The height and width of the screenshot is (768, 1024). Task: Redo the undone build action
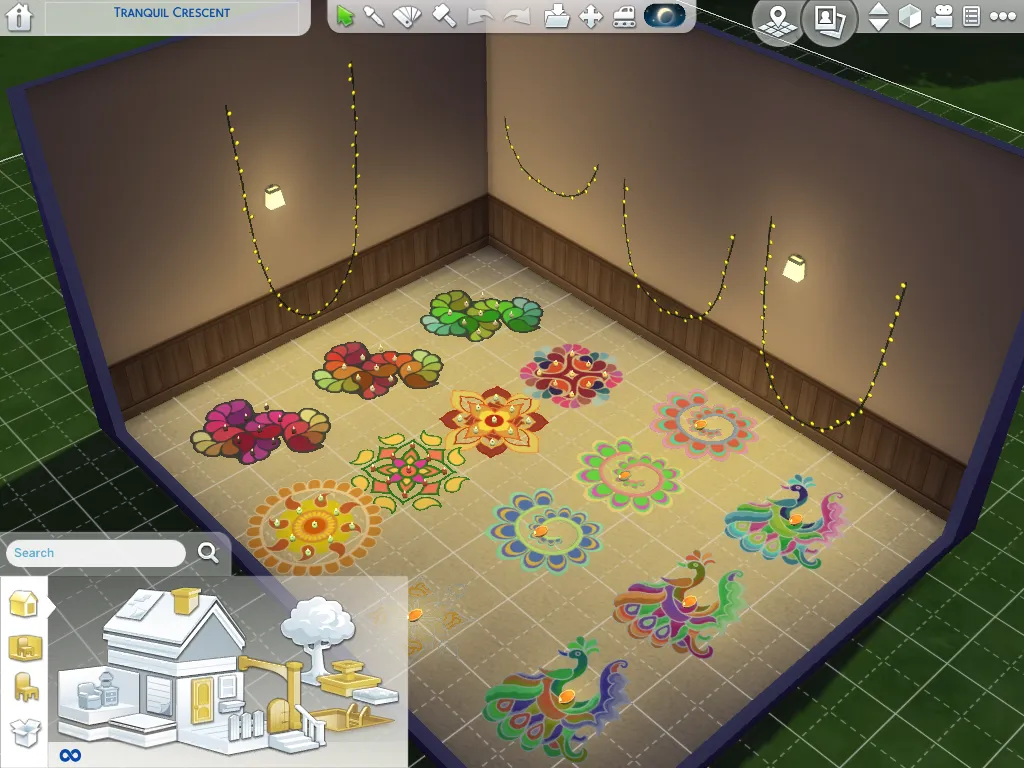(x=516, y=16)
